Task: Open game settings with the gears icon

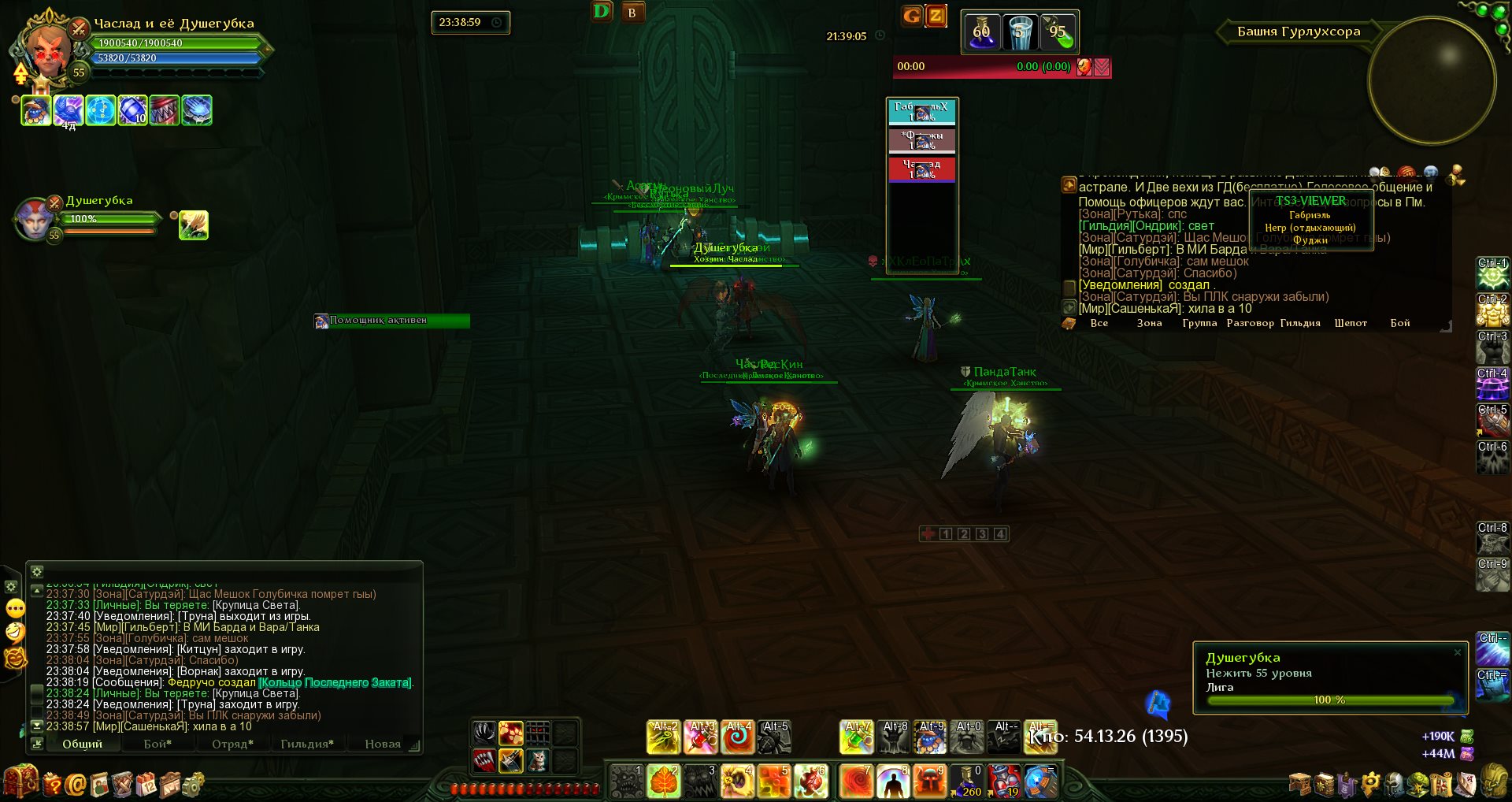Action: tap(193, 784)
